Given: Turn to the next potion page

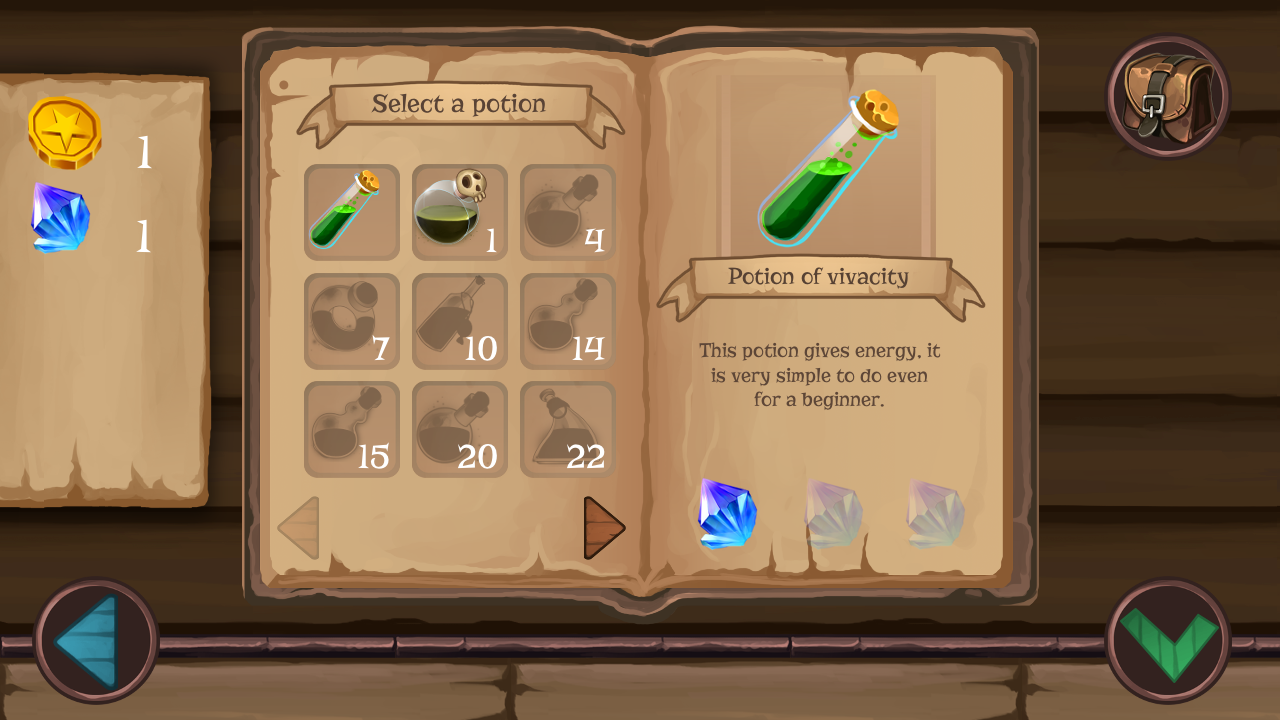Looking at the screenshot, I should pos(603,528).
